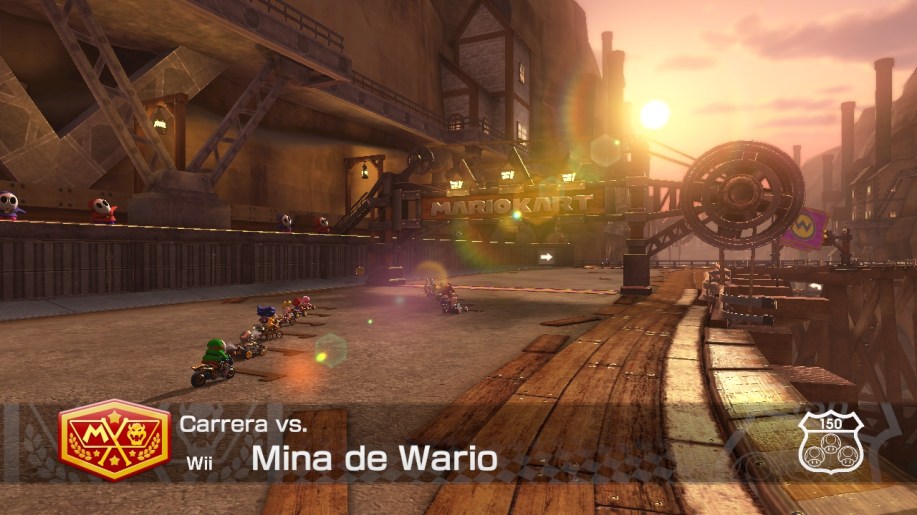The height and width of the screenshot is (515, 917).
Task: Select the 150 engine class mushroom icon
Action: pos(829,441)
